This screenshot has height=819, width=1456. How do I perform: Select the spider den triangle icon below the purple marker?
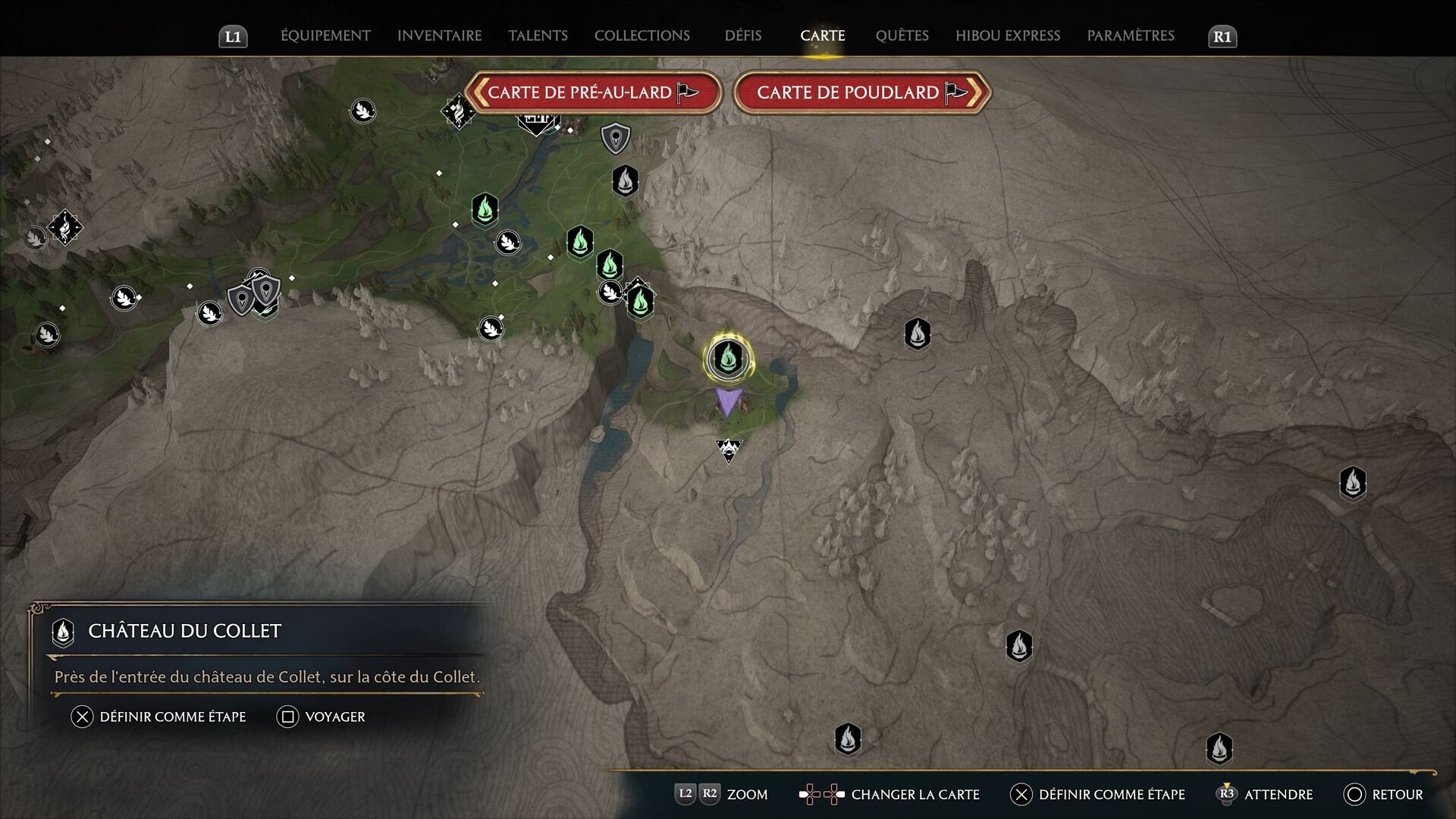(730, 449)
